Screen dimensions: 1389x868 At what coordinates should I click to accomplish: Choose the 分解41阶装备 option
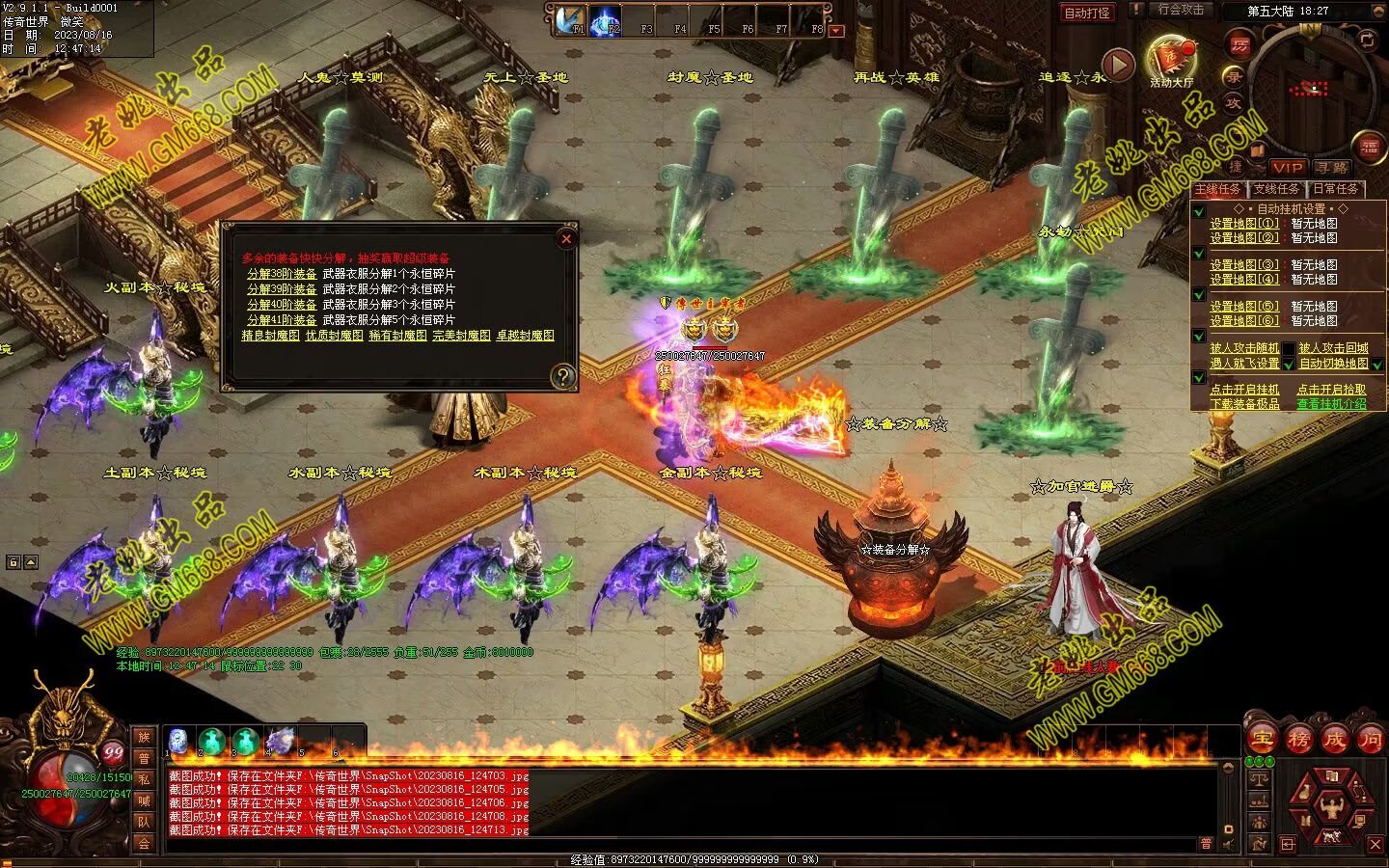coord(281,320)
